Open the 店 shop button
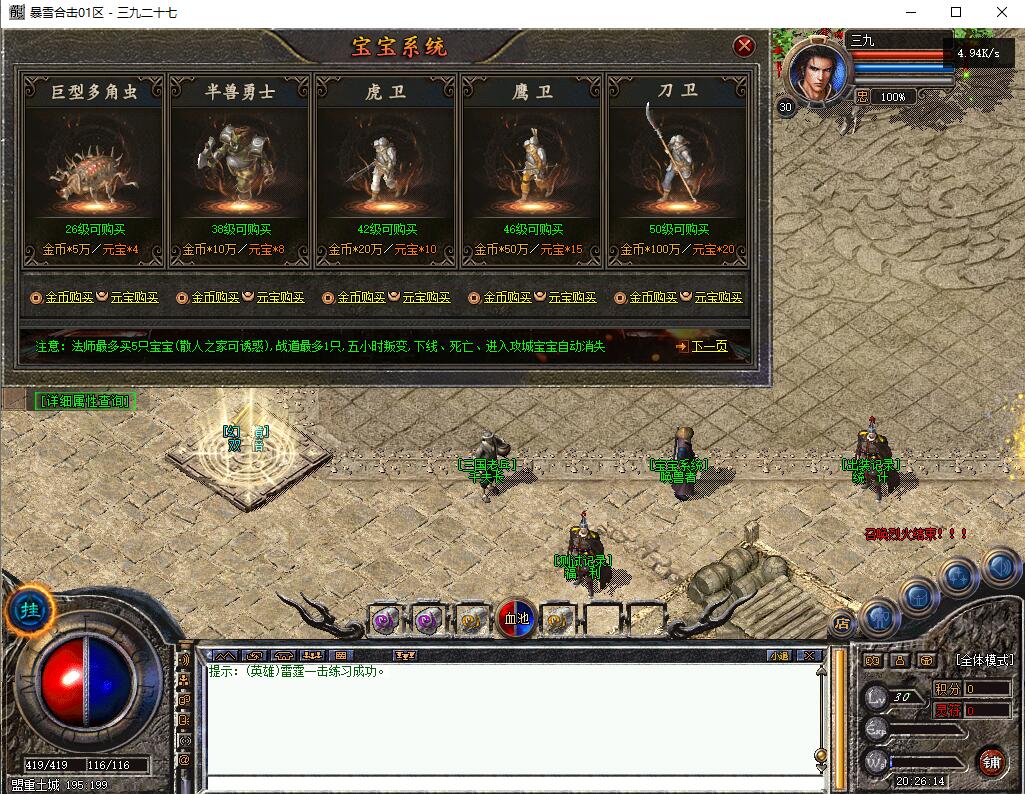Viewport: 1025px width, 794px height. [843, 623]
